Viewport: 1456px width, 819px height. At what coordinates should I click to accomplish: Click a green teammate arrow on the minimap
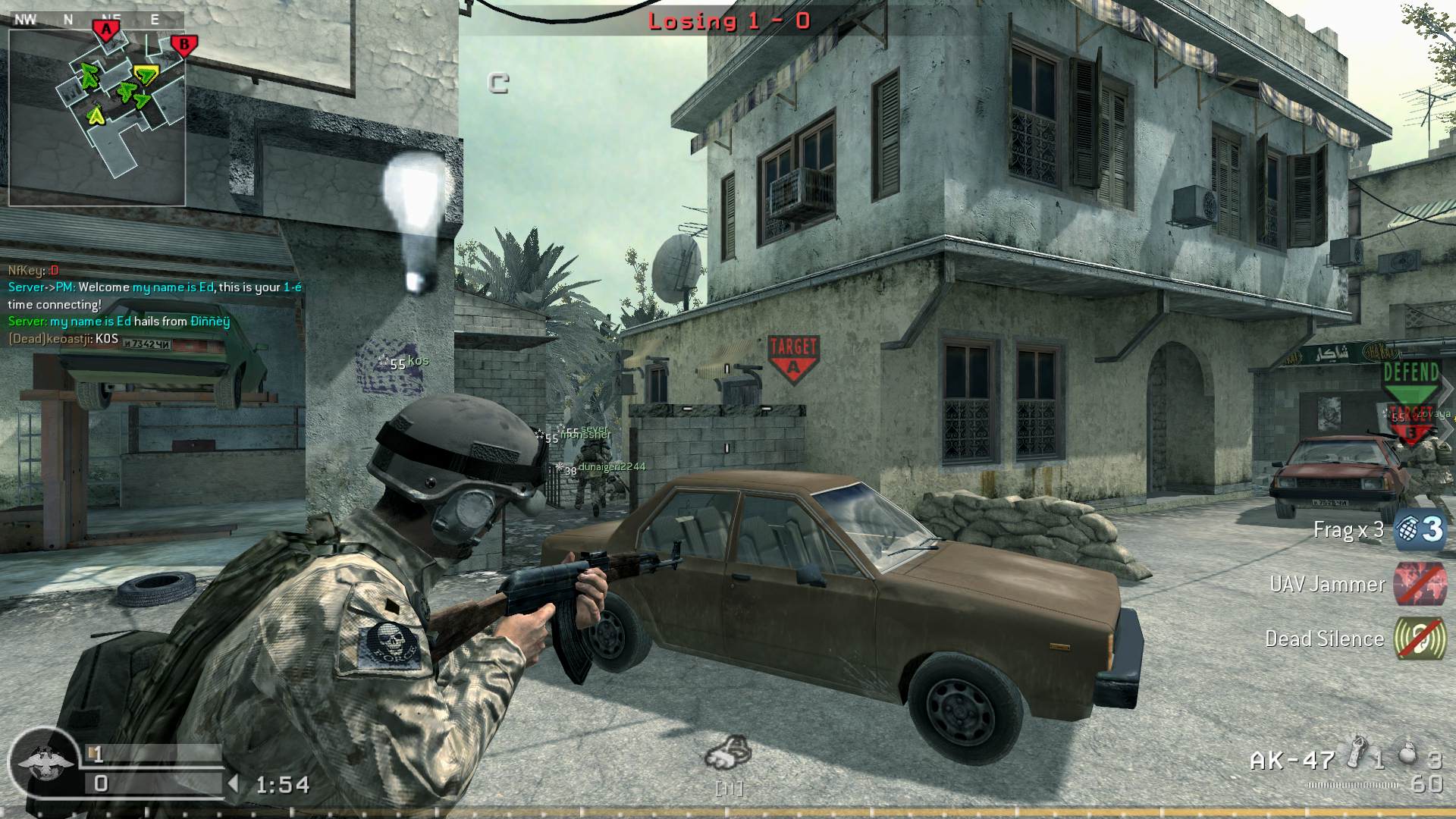coord(88,76)
